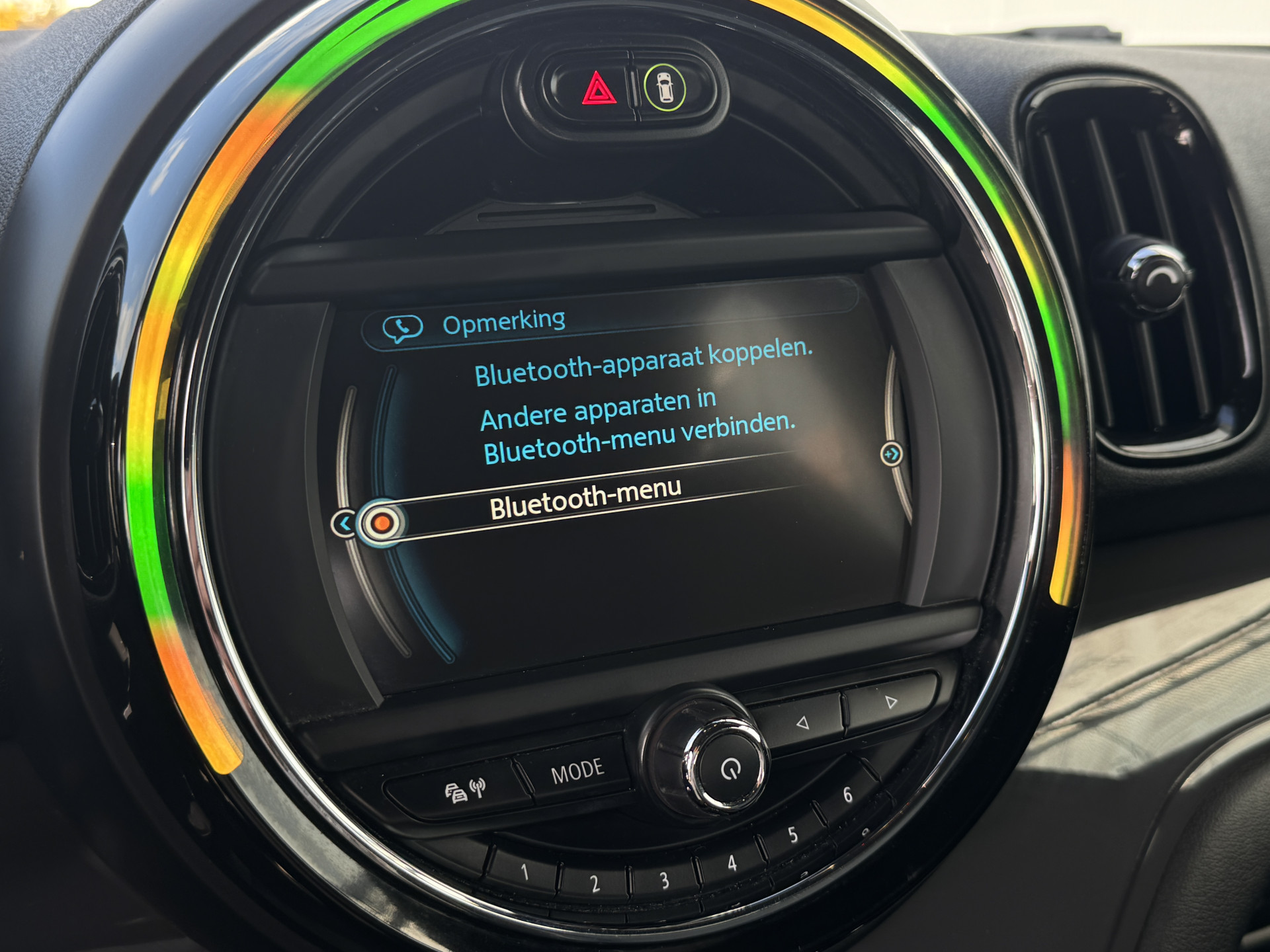Viewport: 1270px width, 952px height.
Task: Click the traffic info button
Action: (x=464, y=789)
